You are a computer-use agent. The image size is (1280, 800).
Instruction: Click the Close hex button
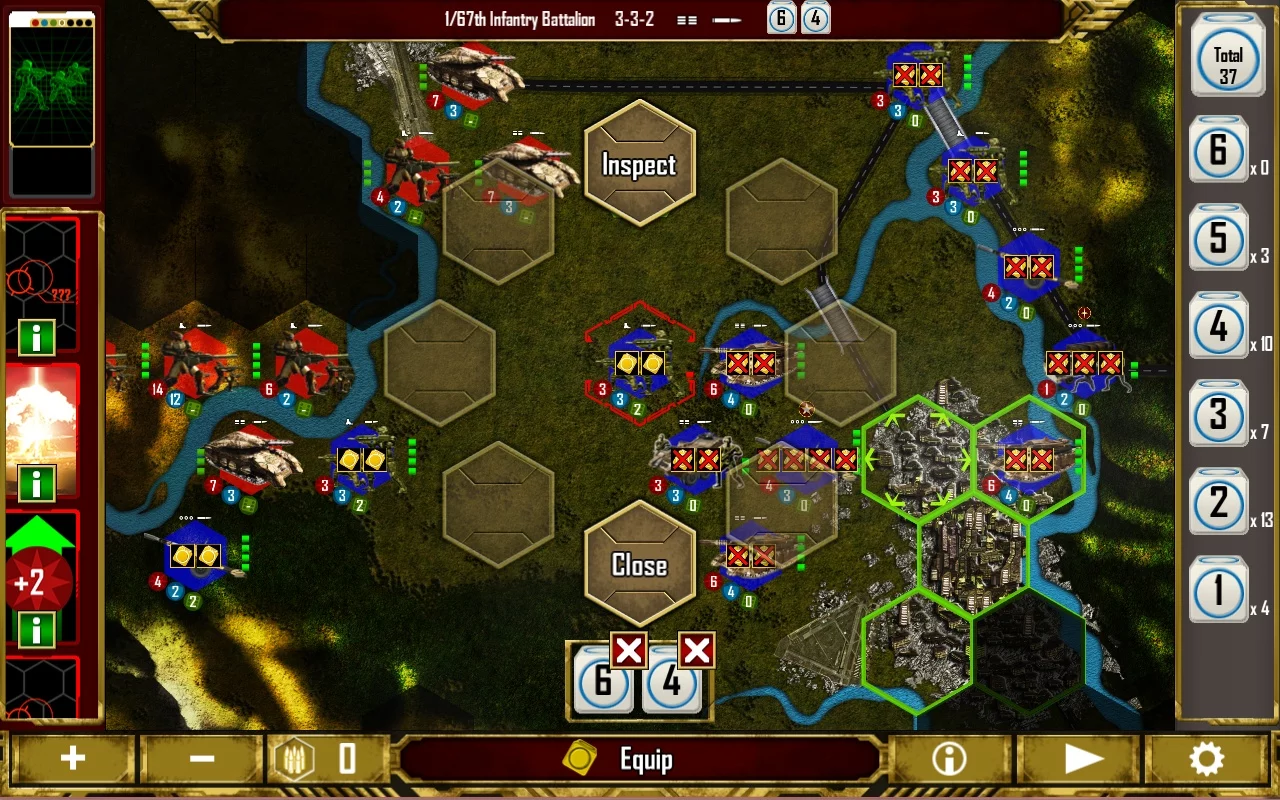pos(640,565)
